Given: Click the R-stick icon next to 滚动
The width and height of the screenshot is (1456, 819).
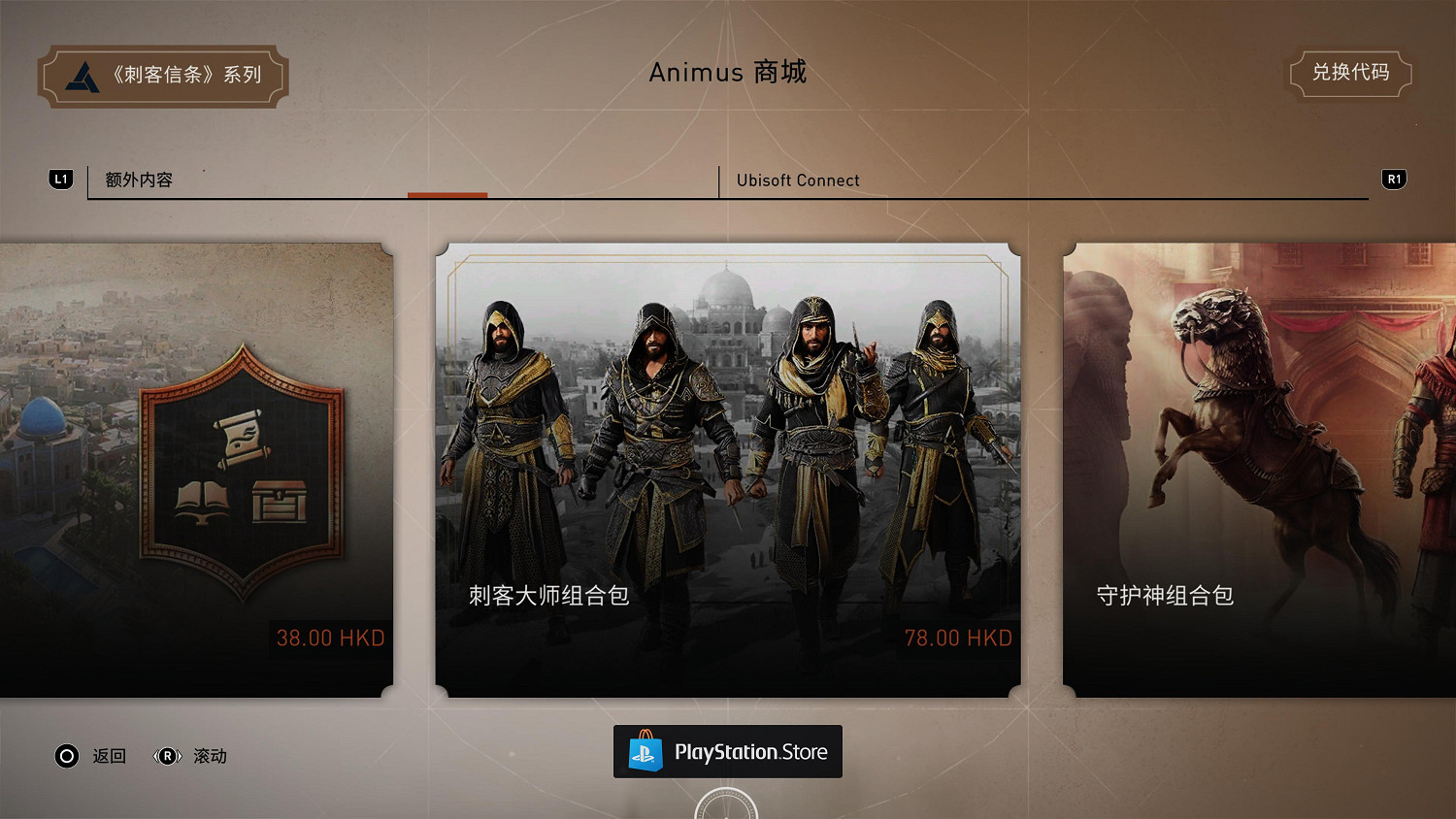Looking at the screenshot, I should click(165, 756).
